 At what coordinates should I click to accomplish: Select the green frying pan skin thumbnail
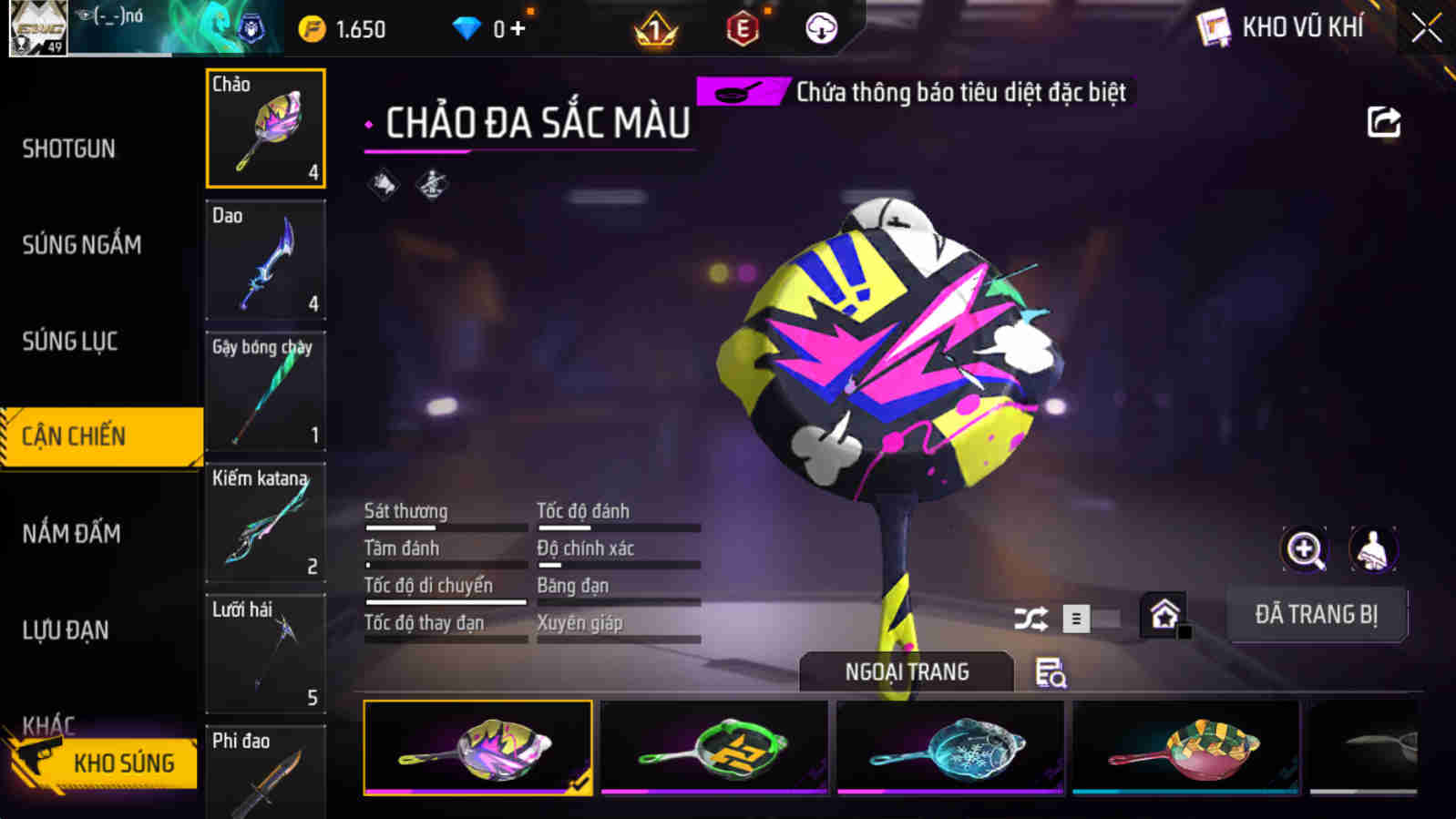[x=714, y=747]
